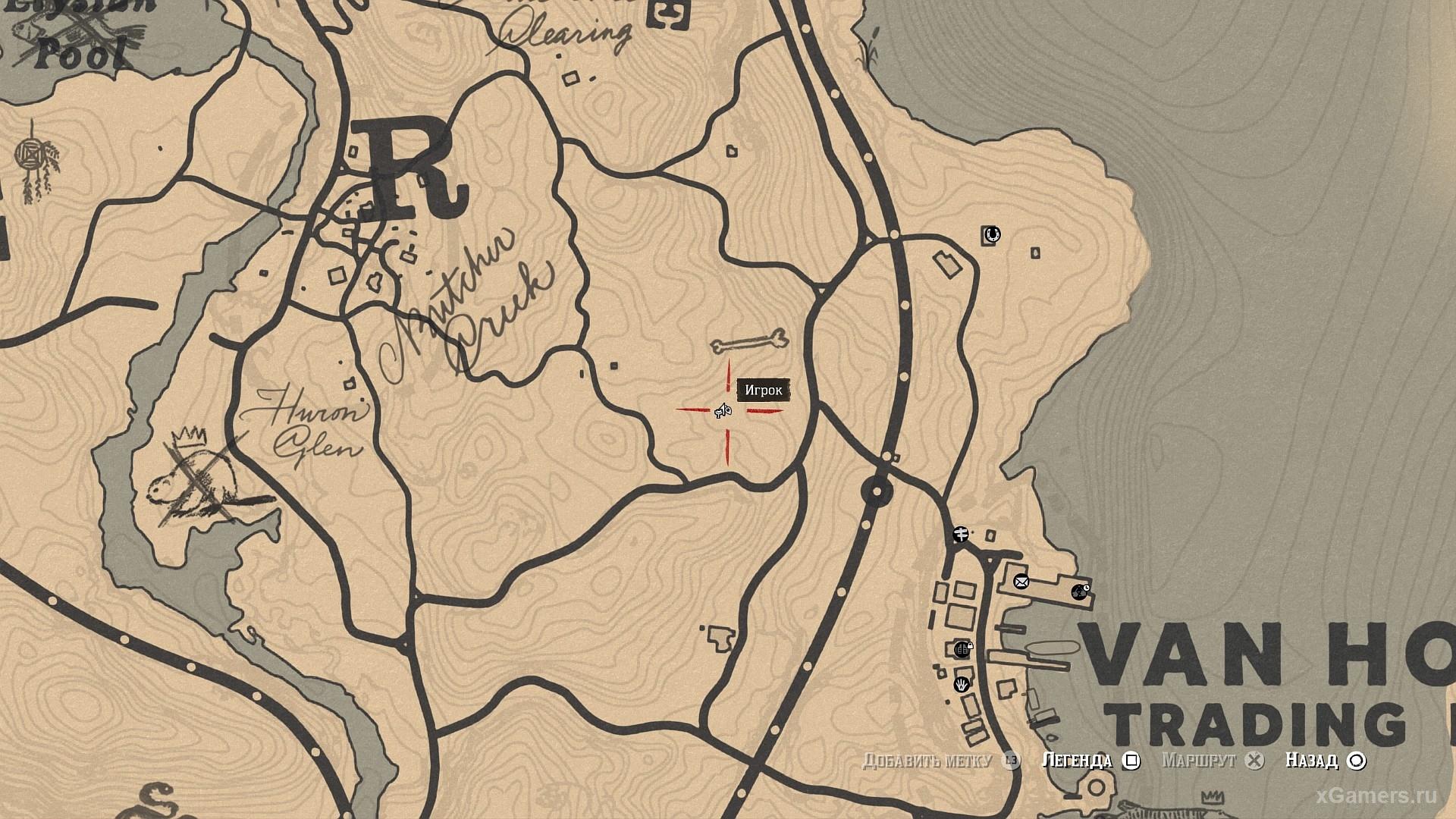Open the map legend via Легенда

pos(1090,760)
